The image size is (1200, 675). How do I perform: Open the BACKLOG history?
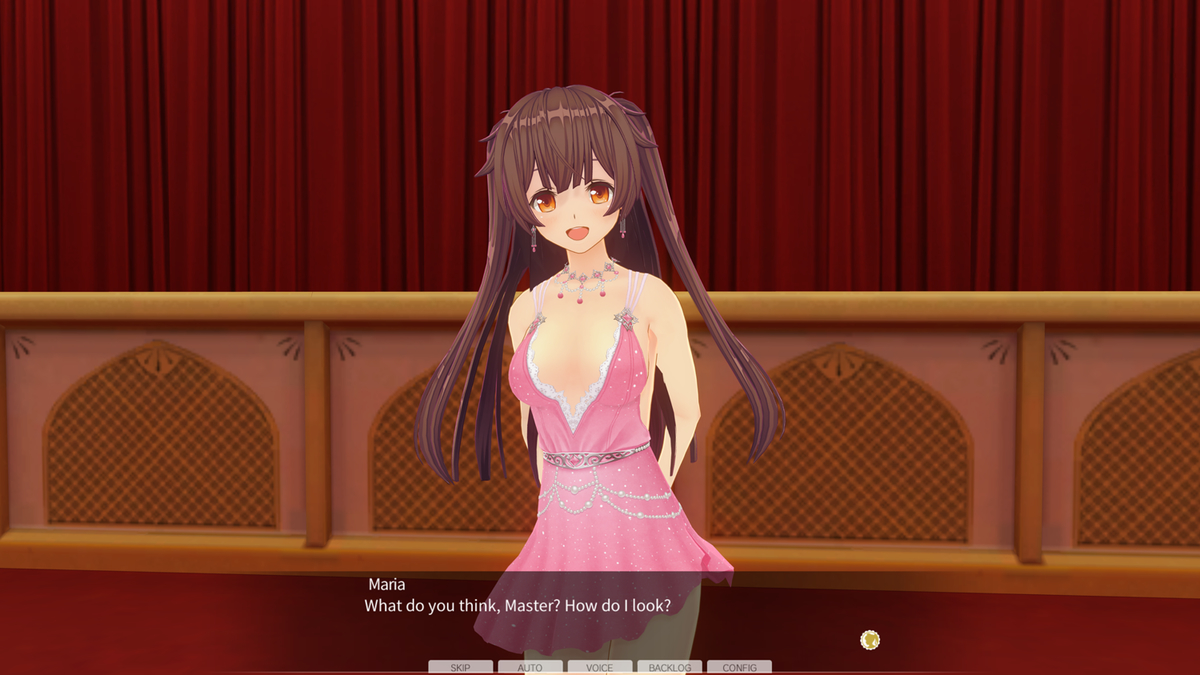pyautogui.click(x=669, y=667)
